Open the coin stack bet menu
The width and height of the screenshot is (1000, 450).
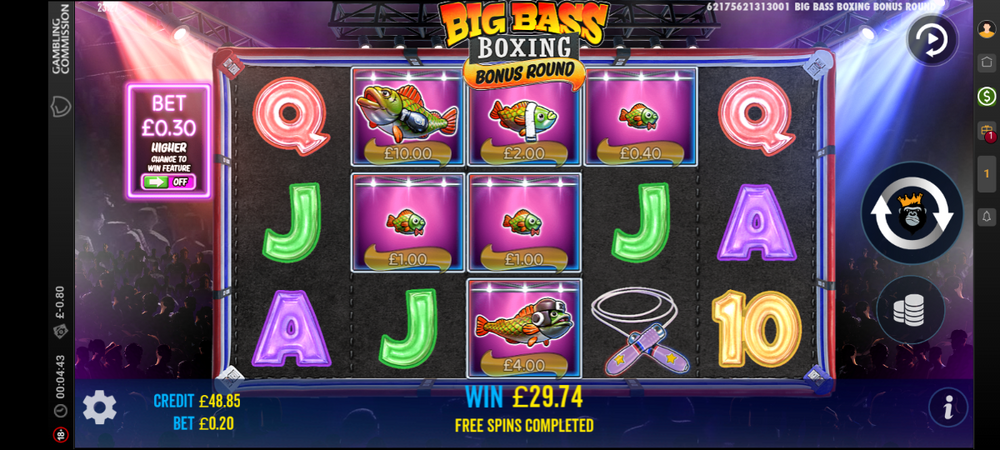tap(910, 310)
